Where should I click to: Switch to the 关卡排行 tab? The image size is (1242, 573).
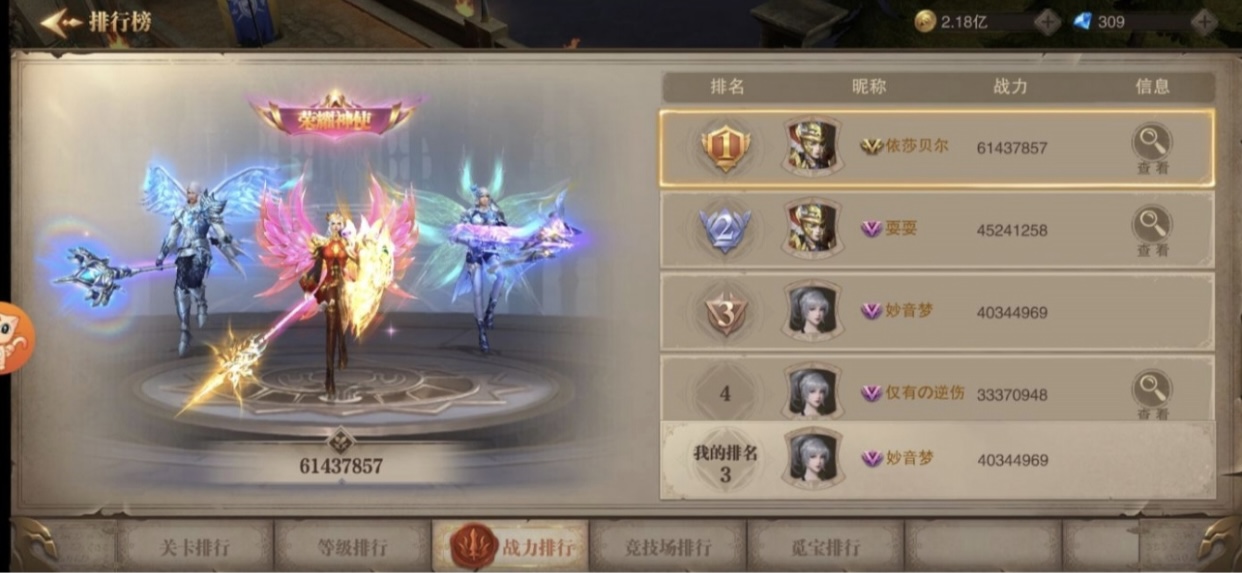pyautogui.click(x=195, y=547)
